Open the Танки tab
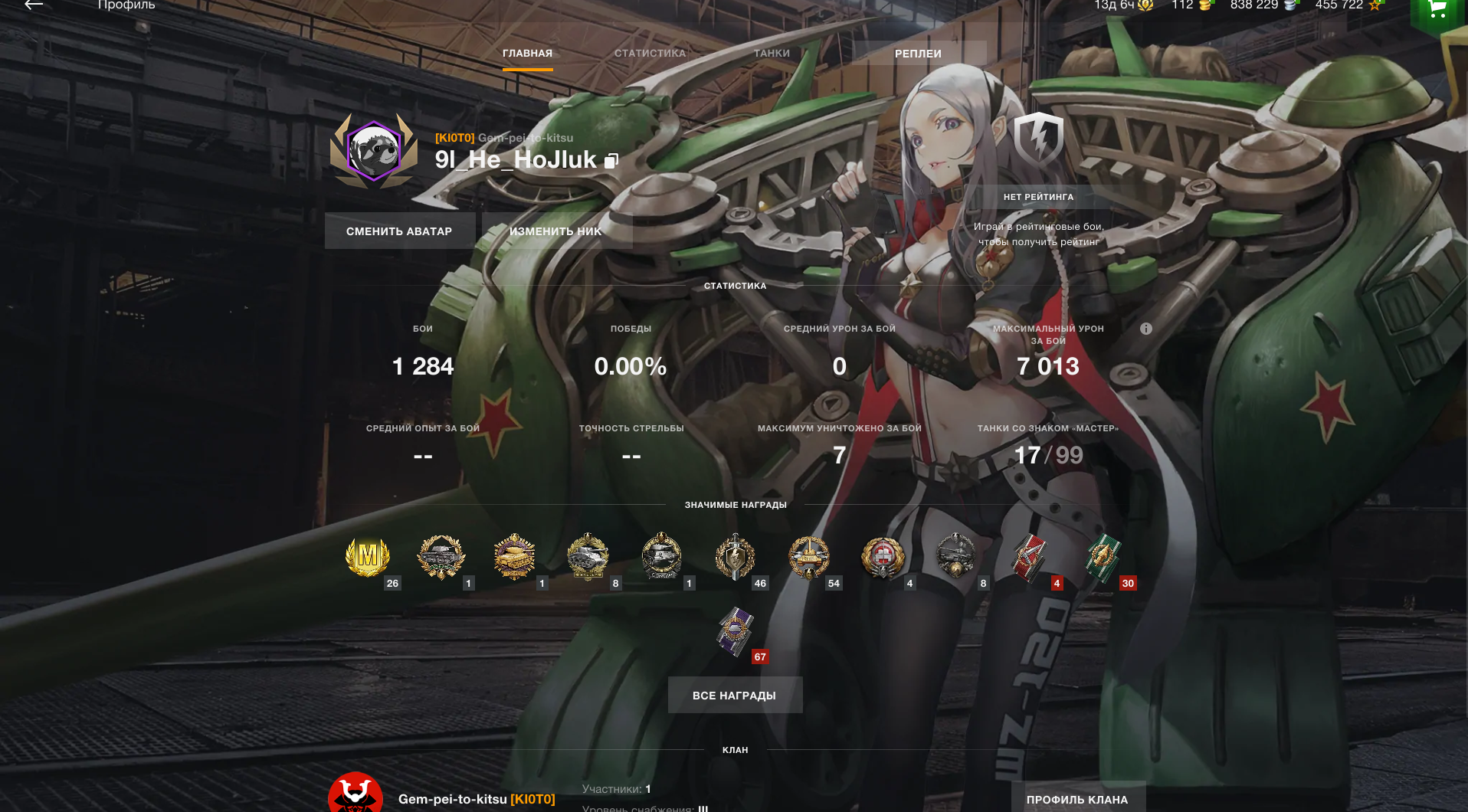 (772, 54)
